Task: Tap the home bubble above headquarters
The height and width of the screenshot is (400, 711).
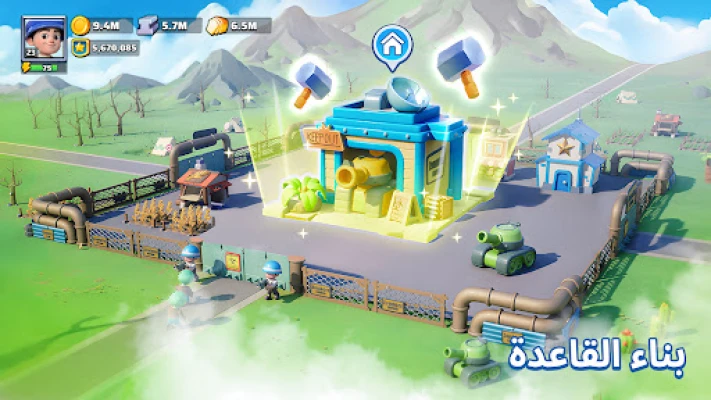Action: [392, 45]
